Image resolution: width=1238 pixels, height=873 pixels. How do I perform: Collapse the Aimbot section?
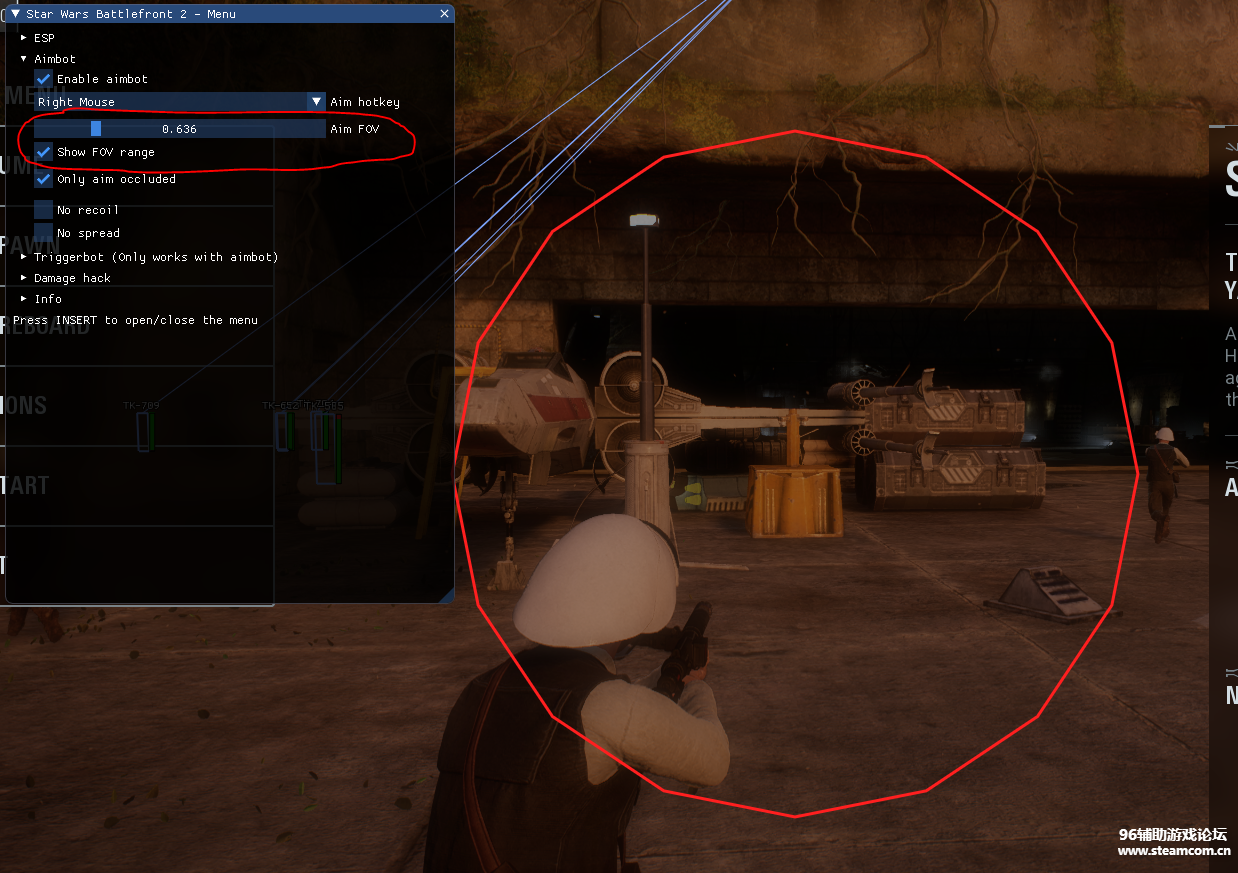coord(25,59)
